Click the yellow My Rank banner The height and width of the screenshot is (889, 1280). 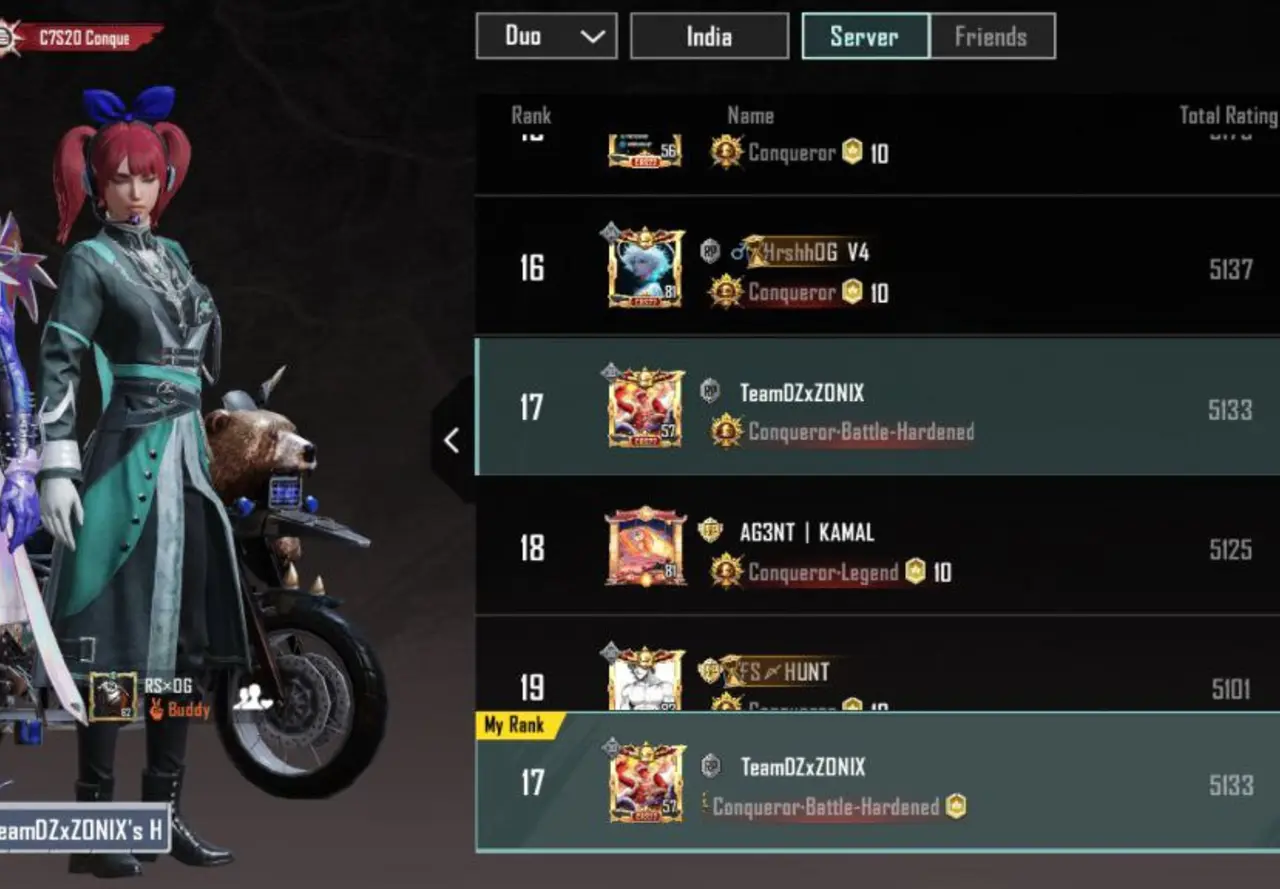tap(512, 726)
